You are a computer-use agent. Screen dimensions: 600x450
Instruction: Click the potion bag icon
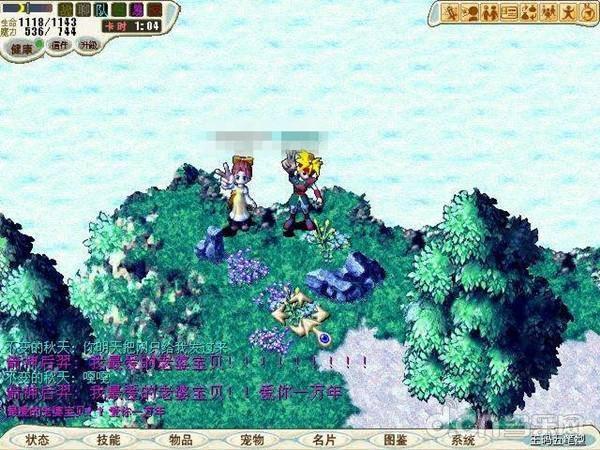(x=585, y=13)
